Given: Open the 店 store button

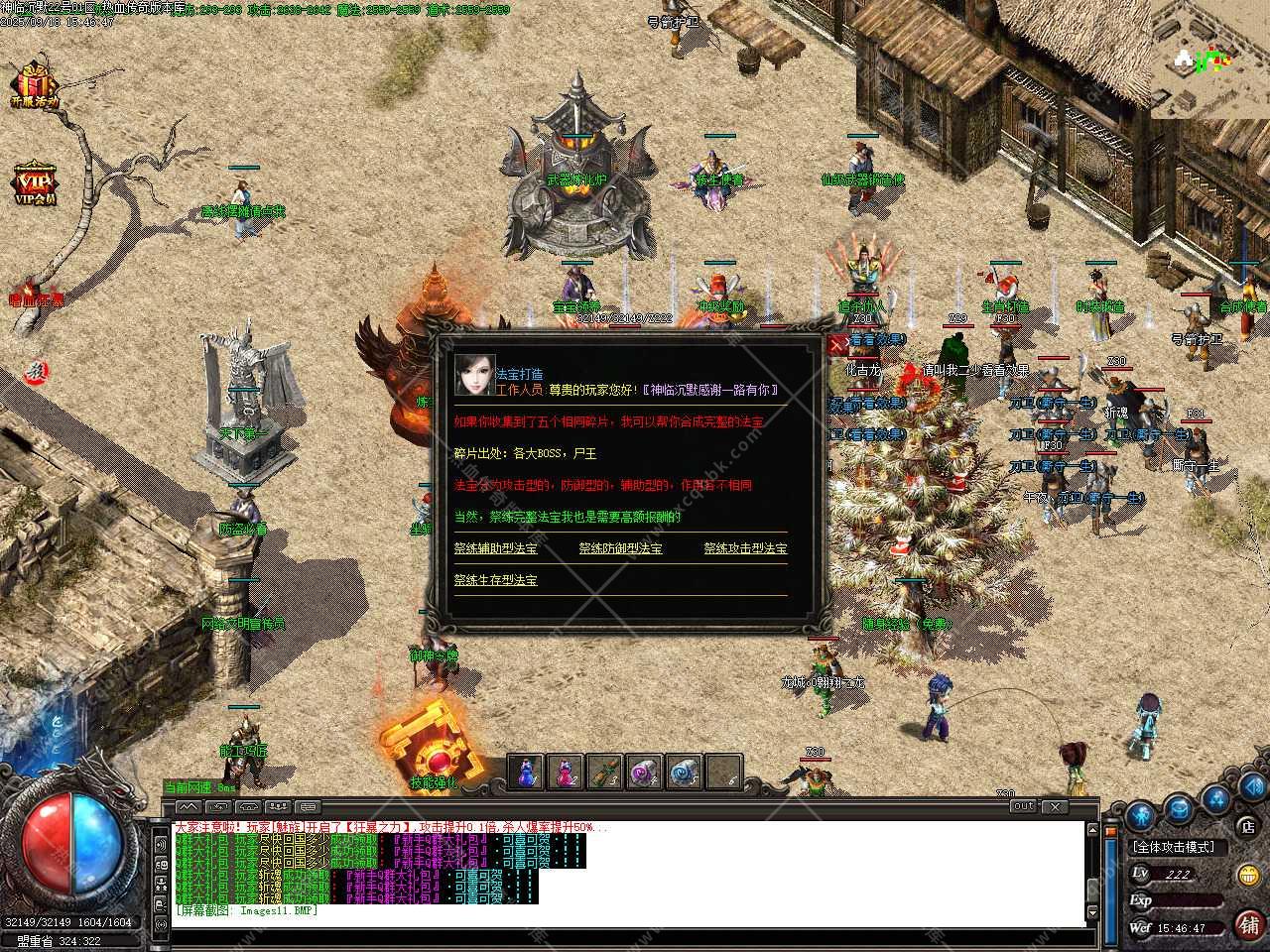Looking at the screenshot, I should coord(1246,825).
